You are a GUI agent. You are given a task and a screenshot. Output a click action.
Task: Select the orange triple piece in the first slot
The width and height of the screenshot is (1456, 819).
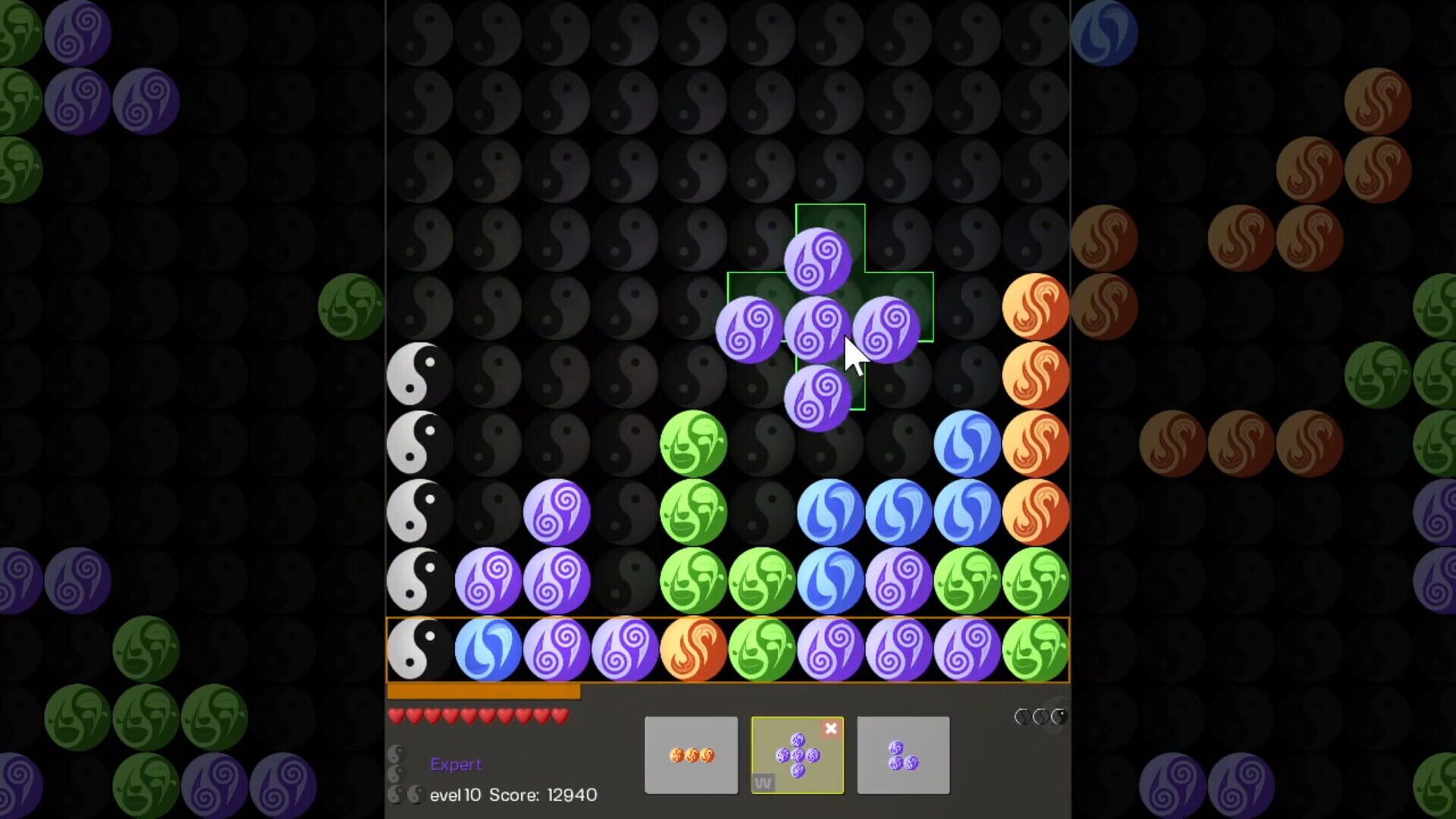690,755
